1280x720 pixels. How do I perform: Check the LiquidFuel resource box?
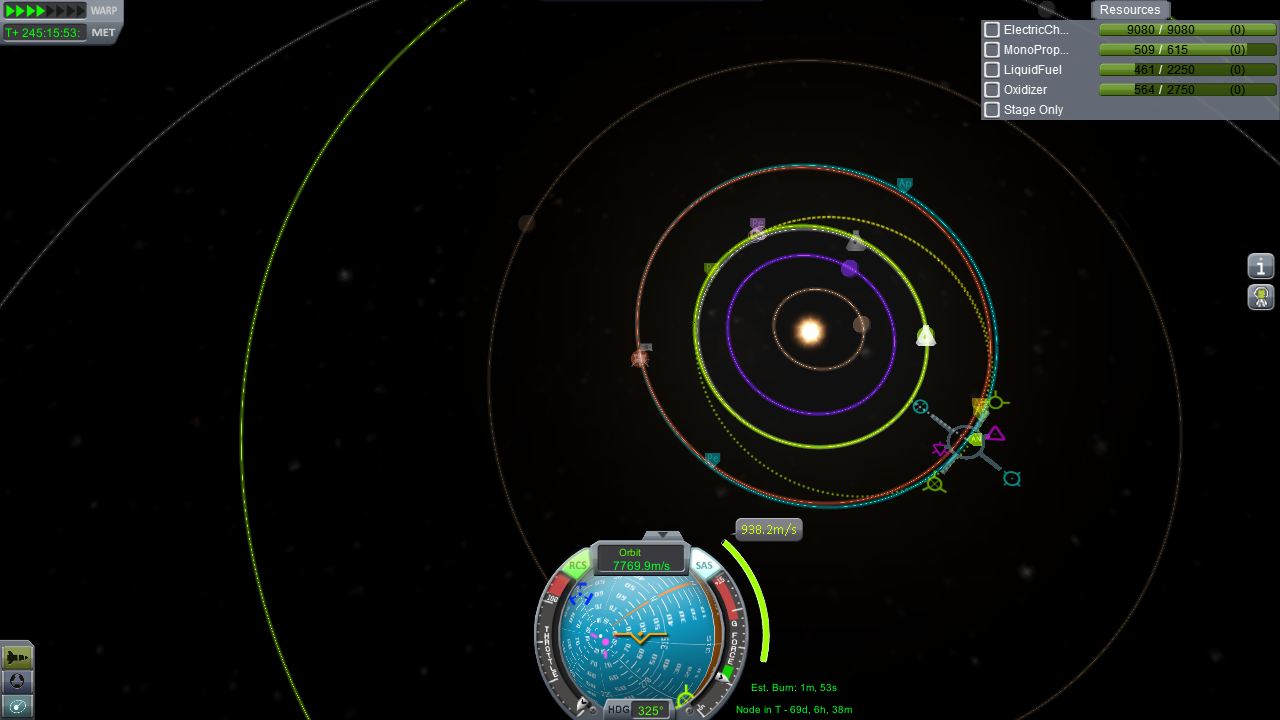992,70
